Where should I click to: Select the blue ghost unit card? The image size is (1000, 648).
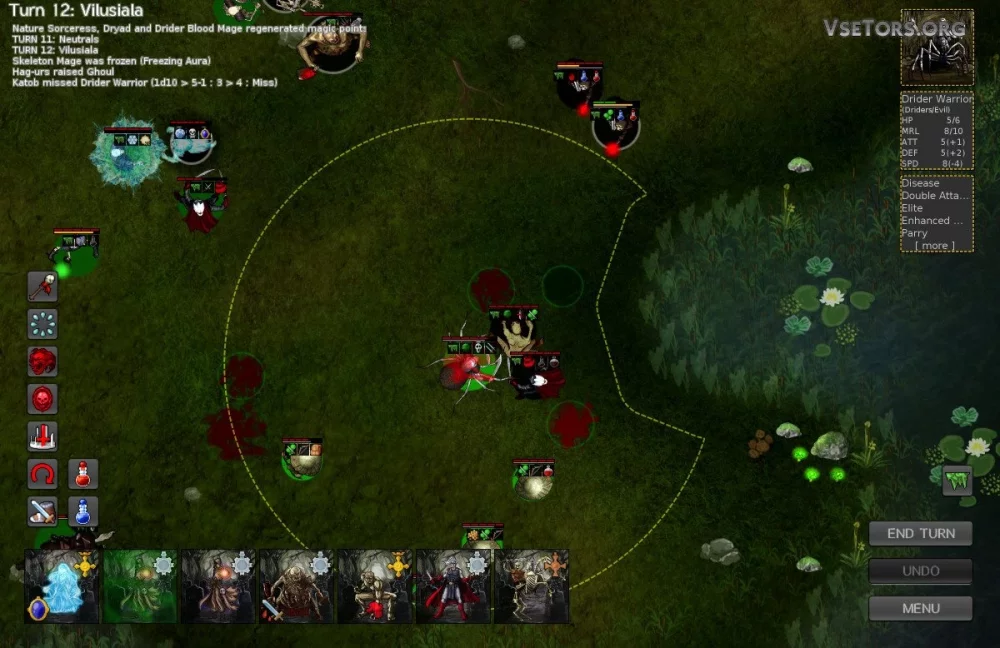pyautogui.click(x=62, y=587)
